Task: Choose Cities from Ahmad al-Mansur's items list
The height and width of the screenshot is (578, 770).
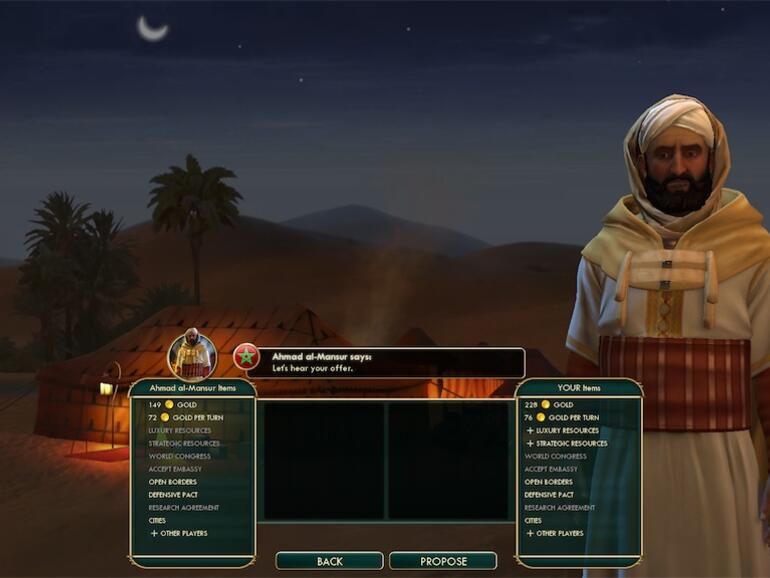Action: click(x=157, y=521)
